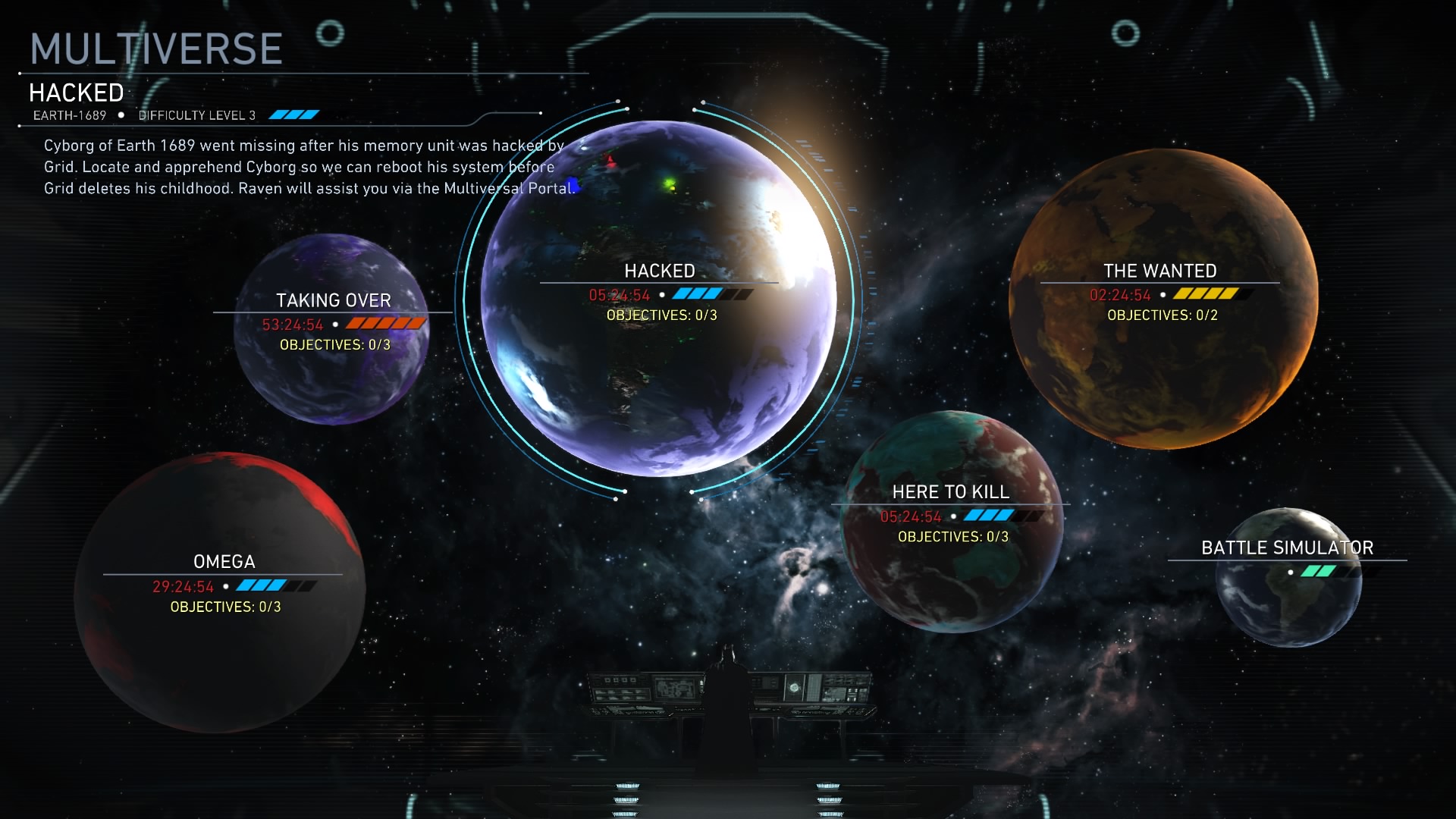
Task: Select The Wanted planet
Action: pos(1162,298)
